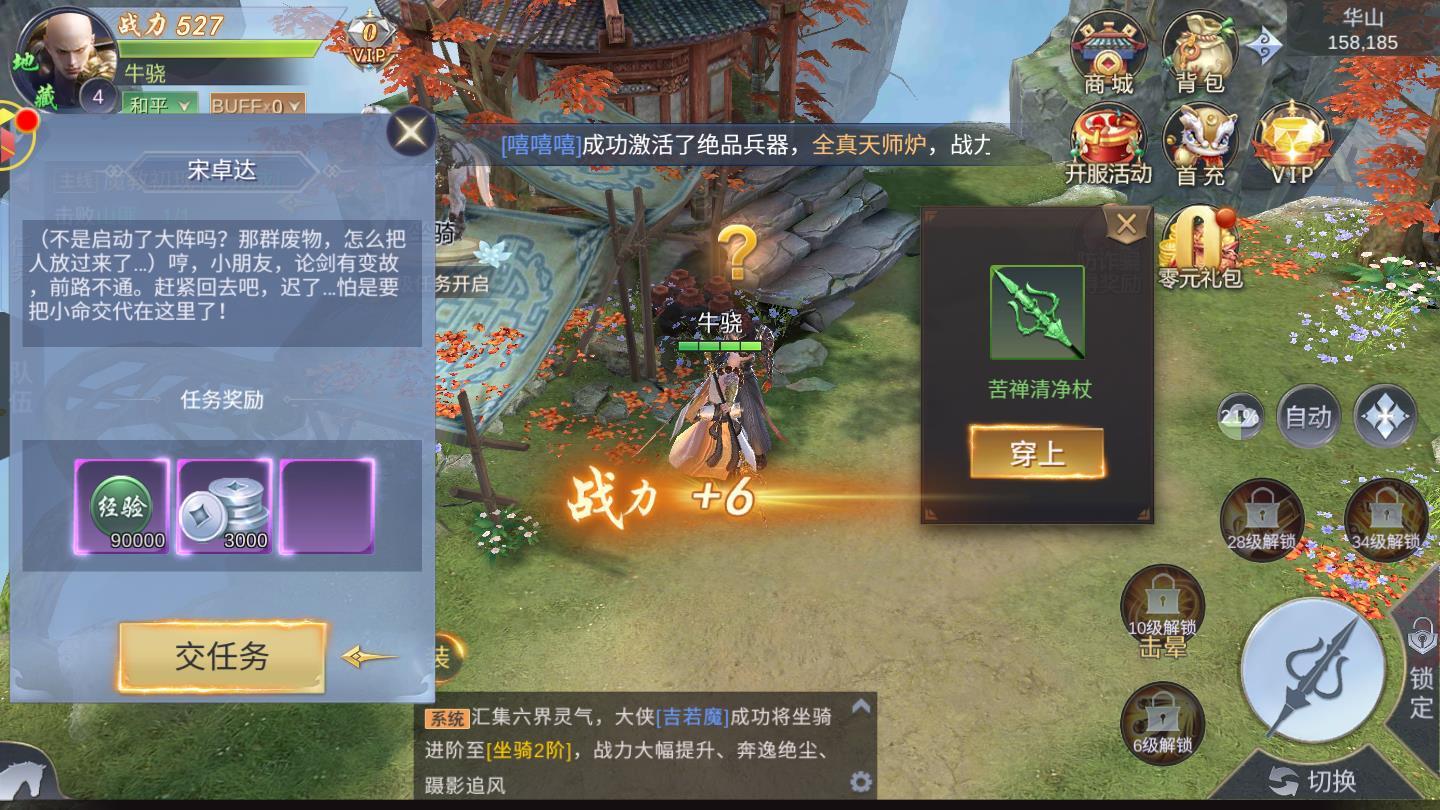Open the 商城 mall shop
Image resolution: width=1440 pixels, height=810 pixels.
click(1110, 45)
